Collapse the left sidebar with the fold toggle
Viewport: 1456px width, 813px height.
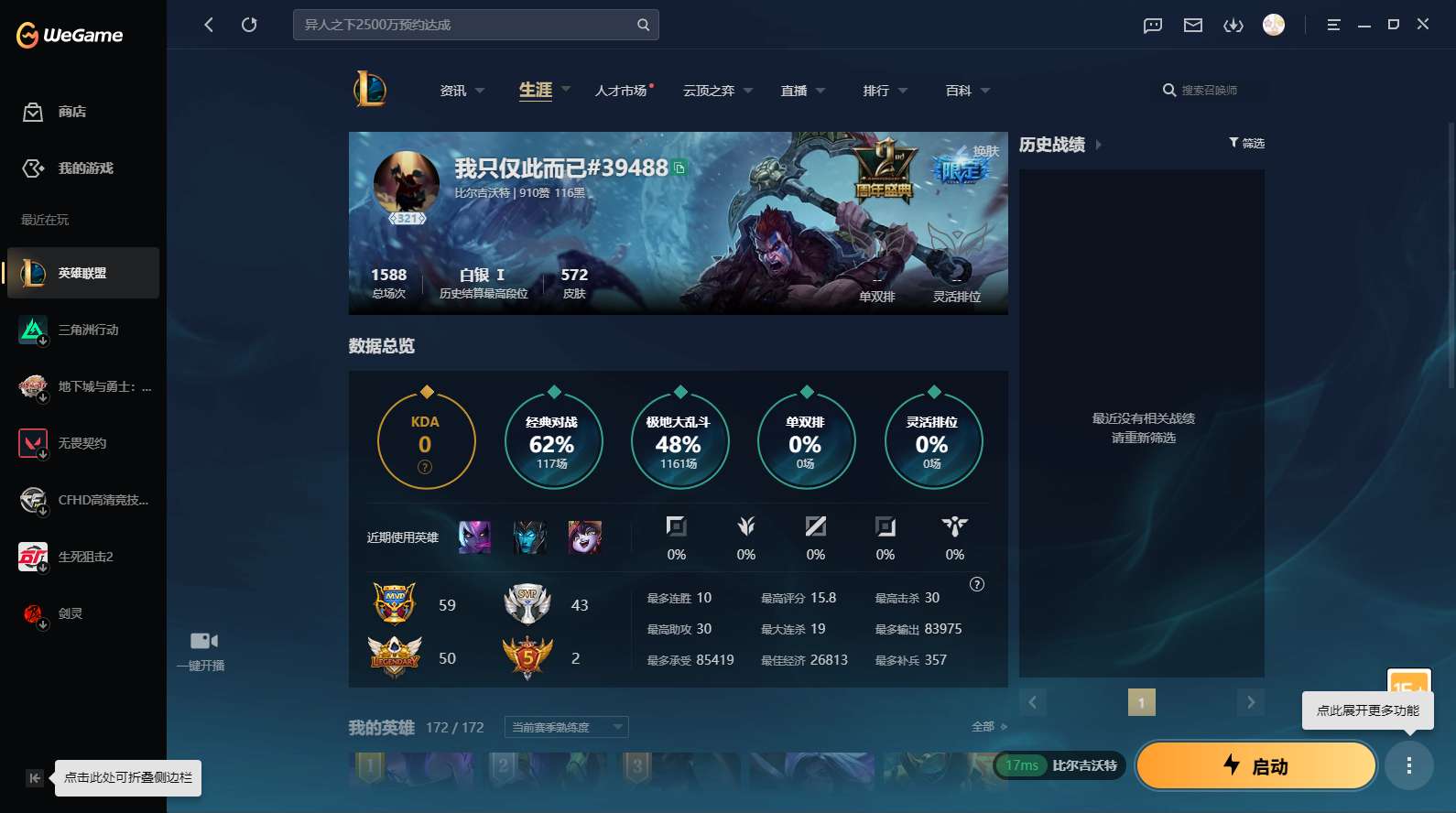point(34,777)
